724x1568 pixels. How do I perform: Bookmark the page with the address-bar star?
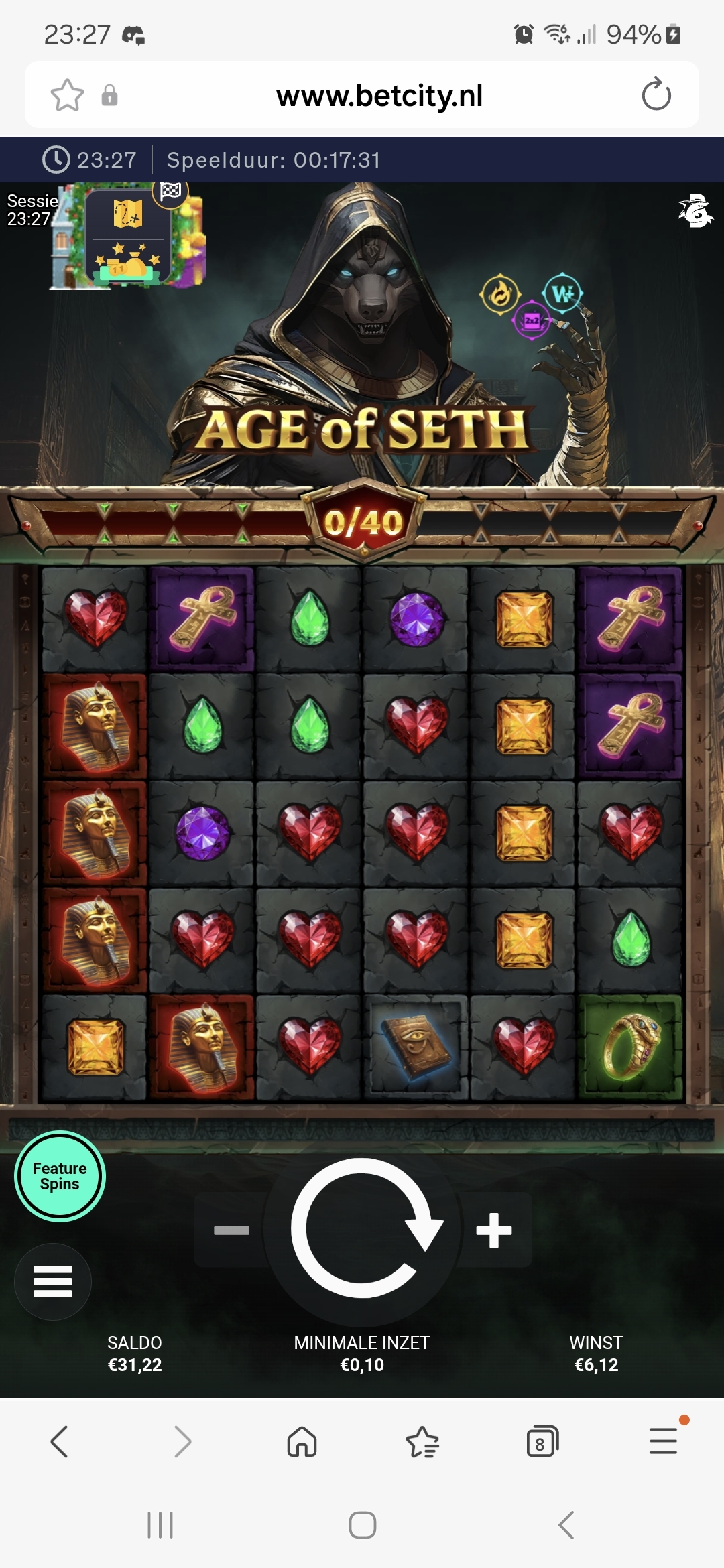click(x=68, y=95)
